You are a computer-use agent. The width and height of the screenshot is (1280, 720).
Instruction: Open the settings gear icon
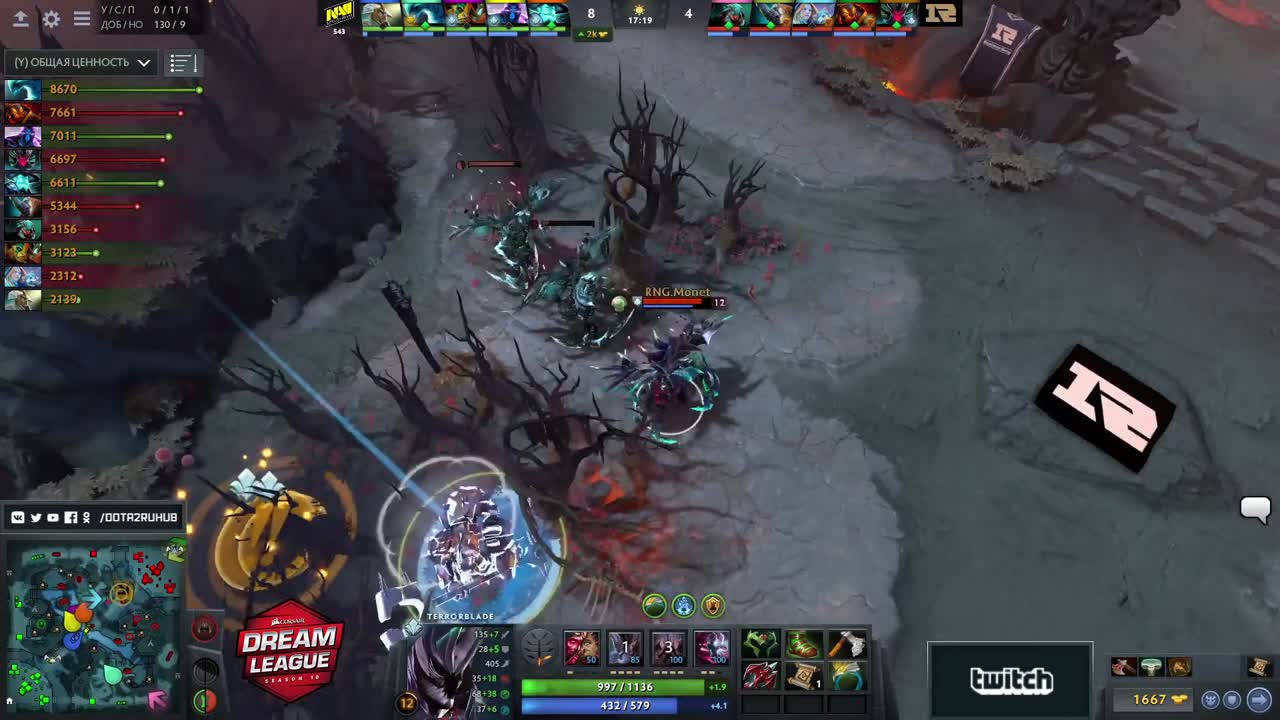[x=50, y=18]
